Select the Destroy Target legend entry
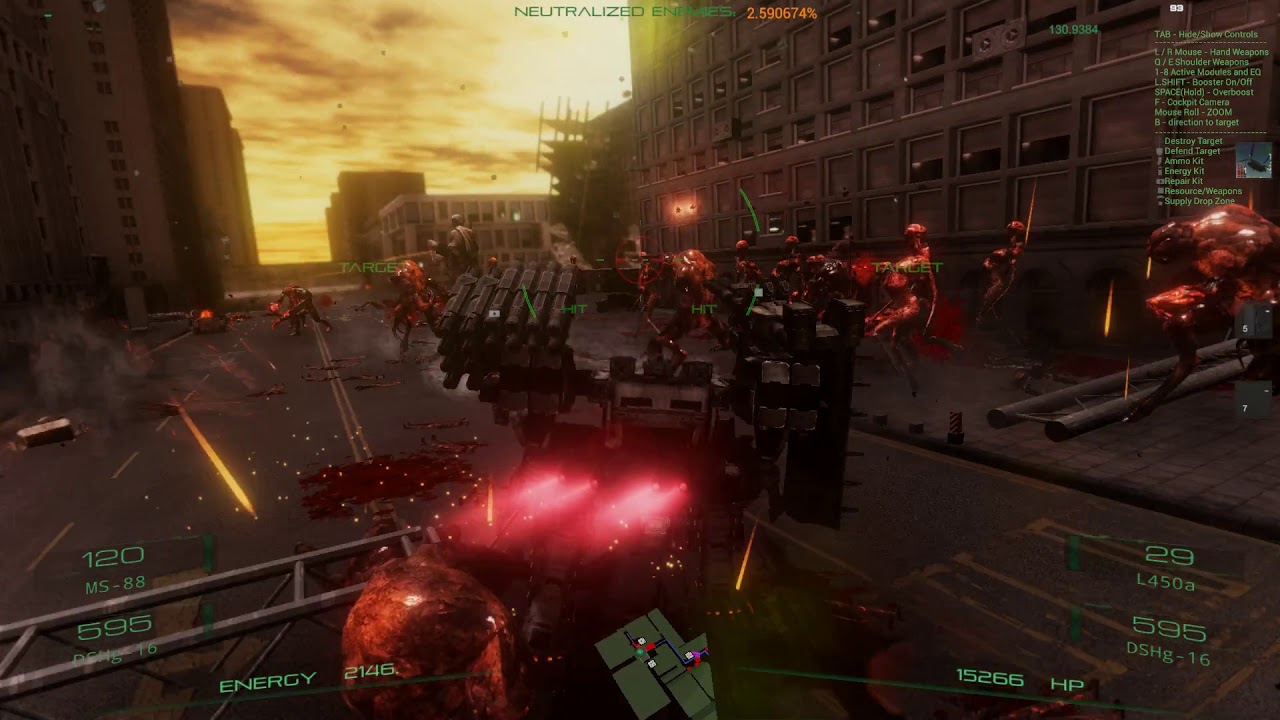Image resolution: width=1280 pixels, height=720 pixels. click(x=1193, y=141)
